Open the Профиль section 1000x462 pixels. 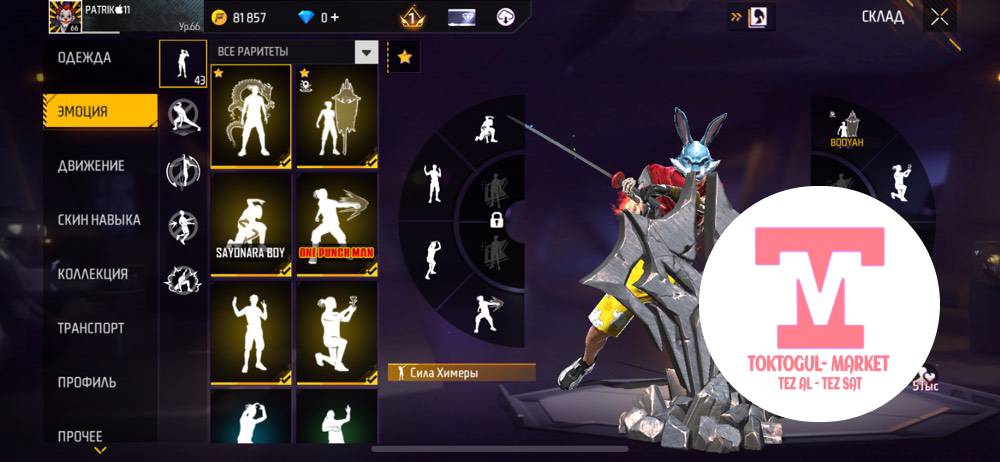point(87,382)
